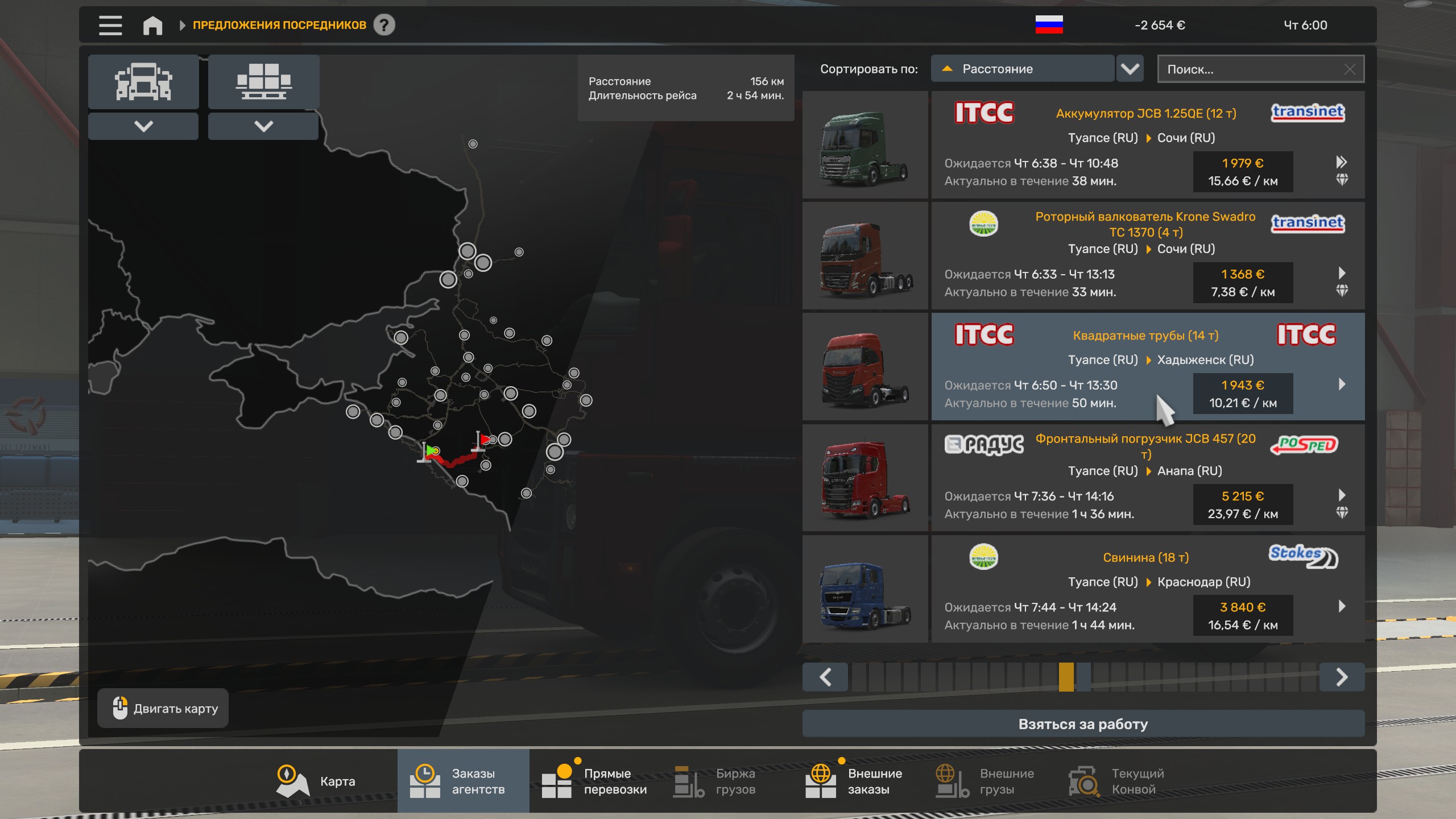Screen dimensions: 1456x819
Task: Go to the previous page of offers
Action: pyautogui.click(x=825, y=677)
